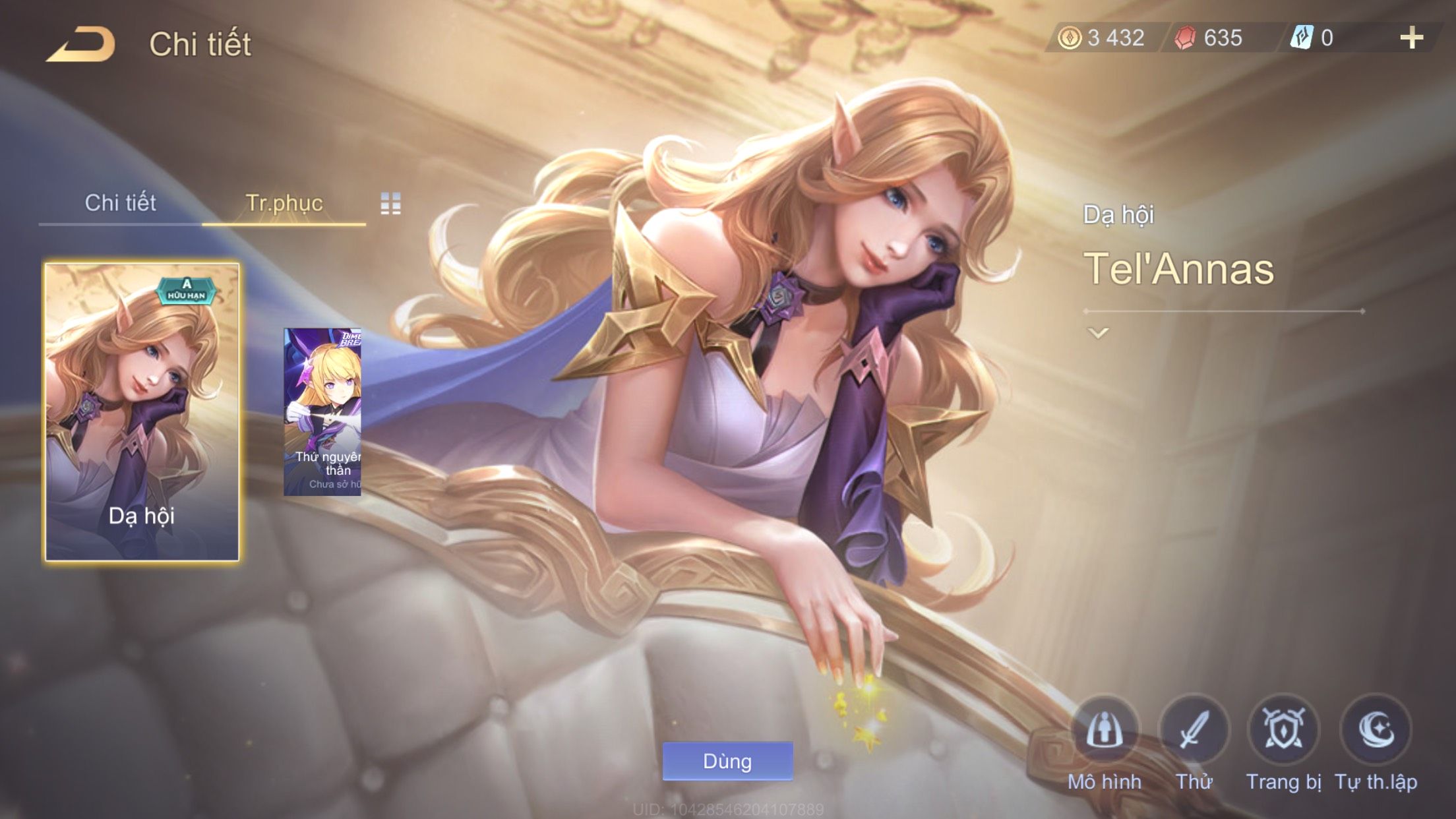Open the Tr.phục skins tab
The height and width of the screenshot is (819, 1456).
pos(284,203)
